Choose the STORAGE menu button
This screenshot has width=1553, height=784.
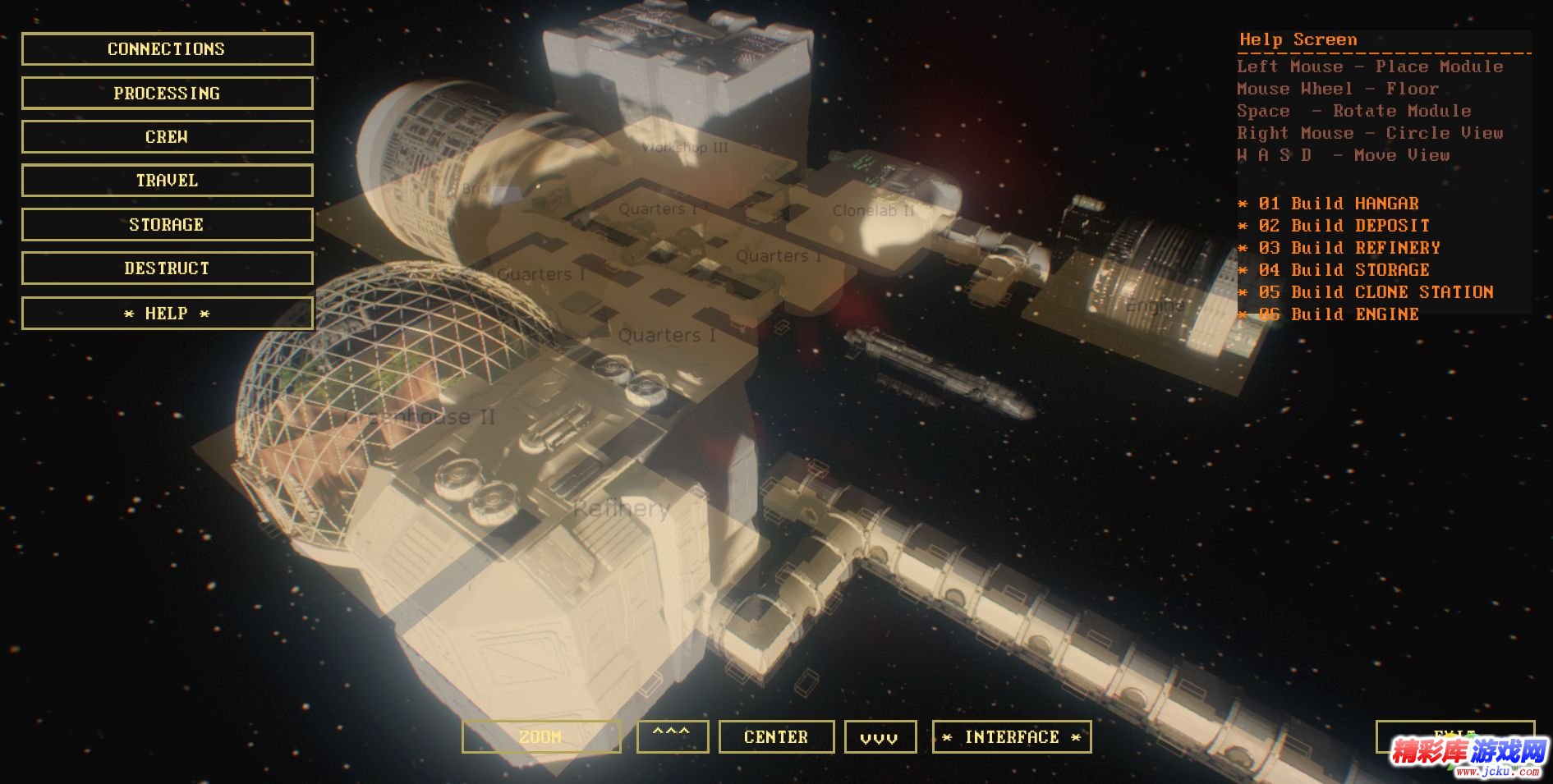[167, 225]
